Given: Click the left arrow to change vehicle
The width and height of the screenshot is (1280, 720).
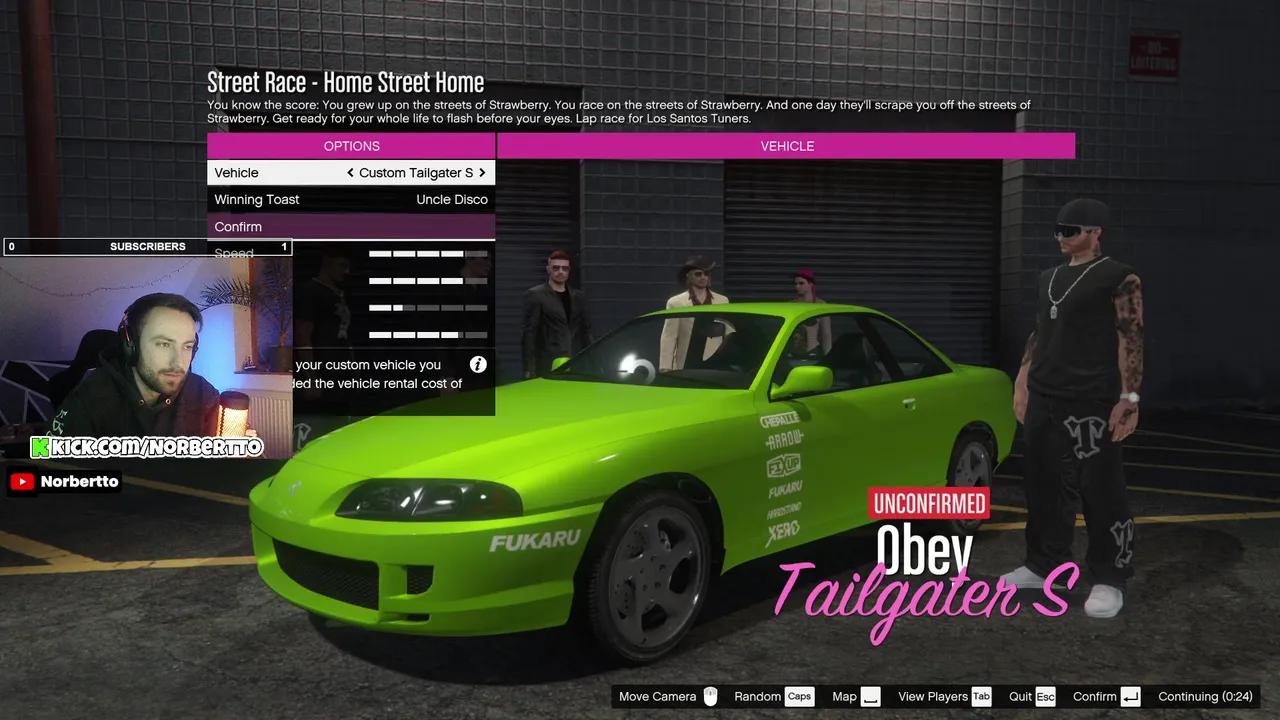Looking at the screenshot, I should 351,172.
